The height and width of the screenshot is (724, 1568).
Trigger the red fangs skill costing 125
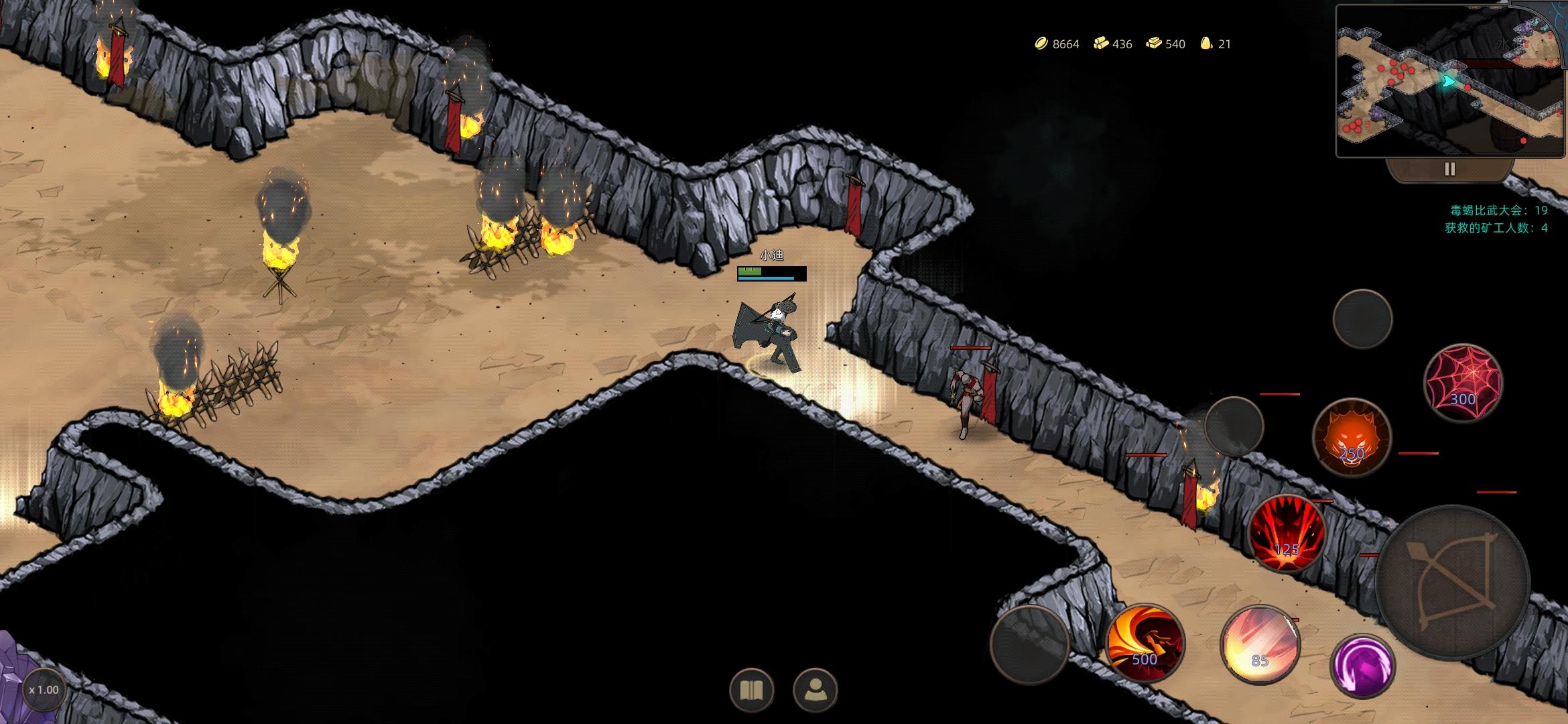[1287, 533]
